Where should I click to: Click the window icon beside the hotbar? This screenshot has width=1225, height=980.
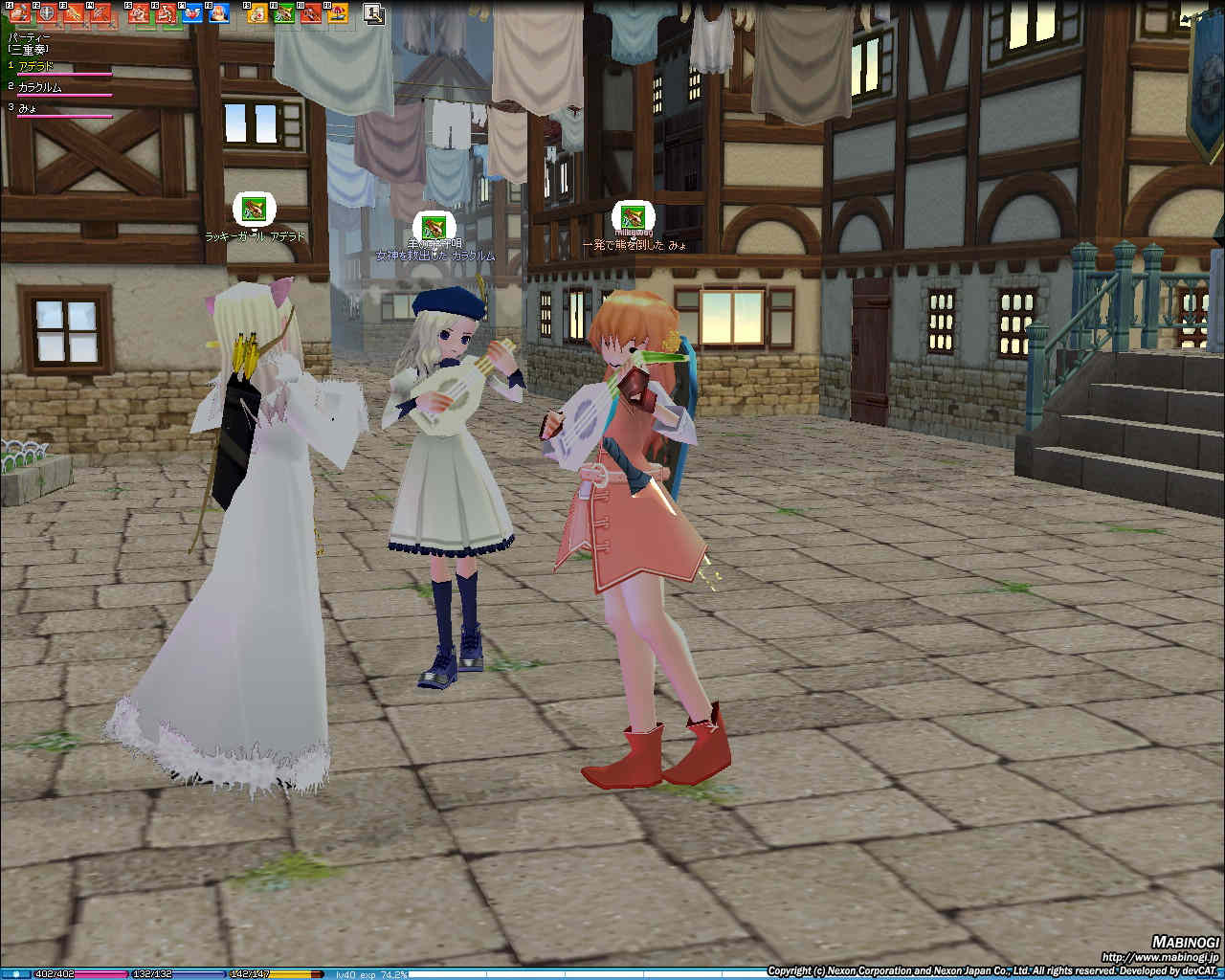click(373, 13)
